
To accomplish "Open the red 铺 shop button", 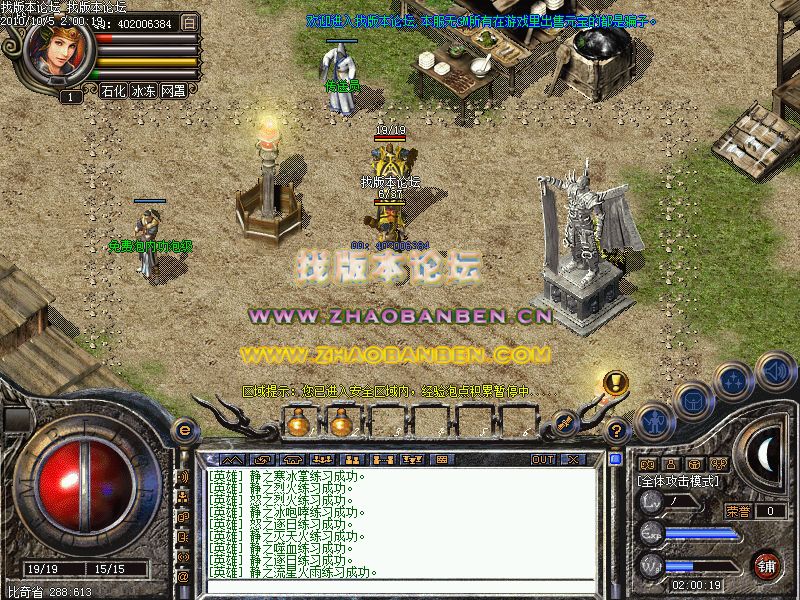I will coord(766,564).
